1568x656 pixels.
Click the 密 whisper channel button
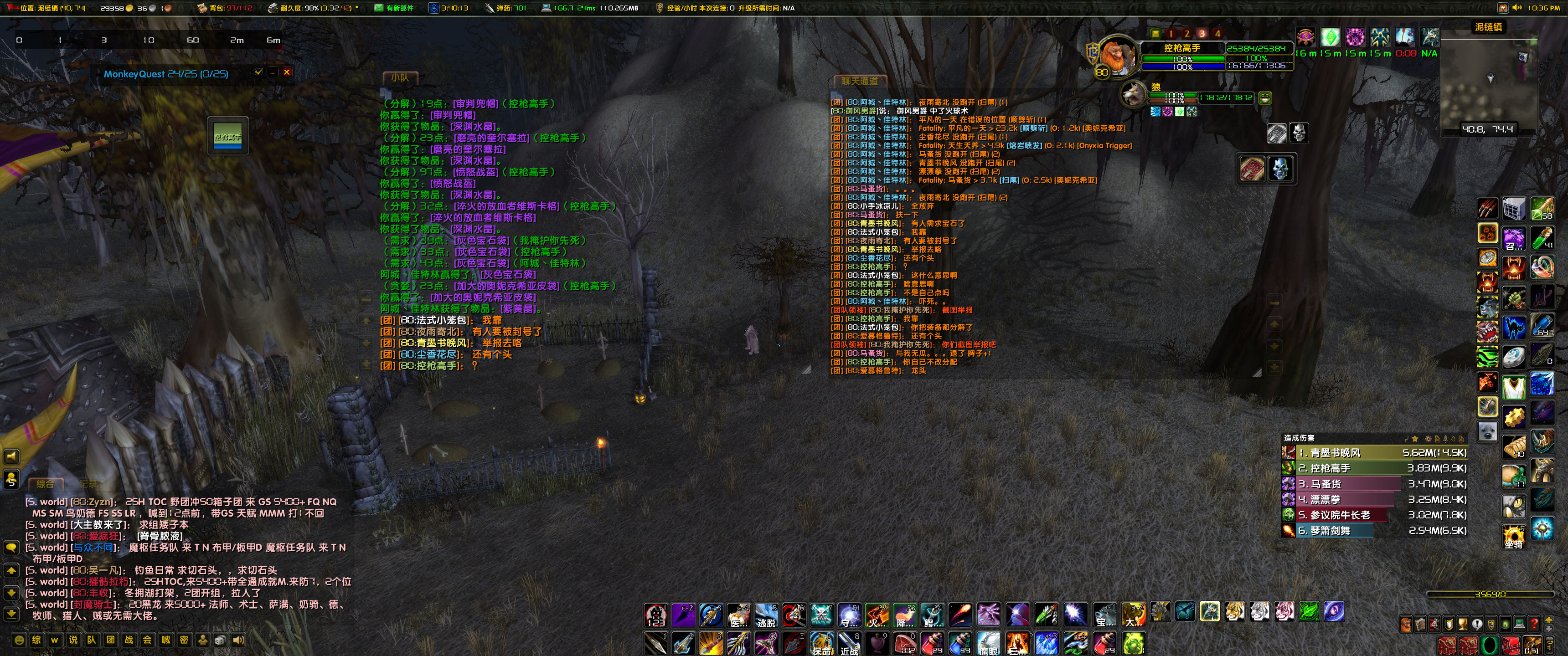point(185,641)
